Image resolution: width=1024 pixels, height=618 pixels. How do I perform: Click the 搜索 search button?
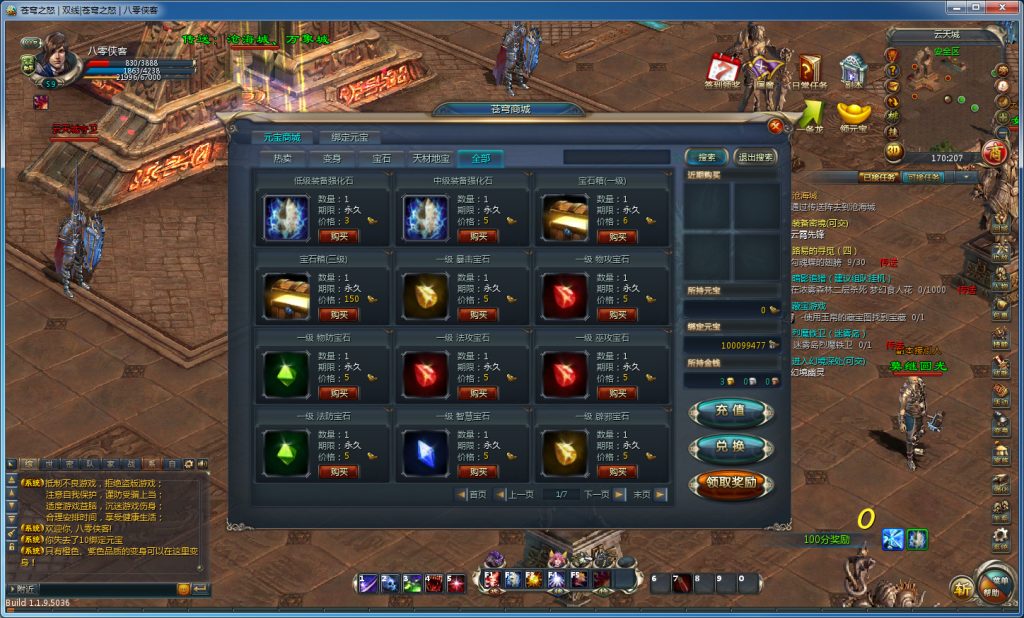(707, 157)
